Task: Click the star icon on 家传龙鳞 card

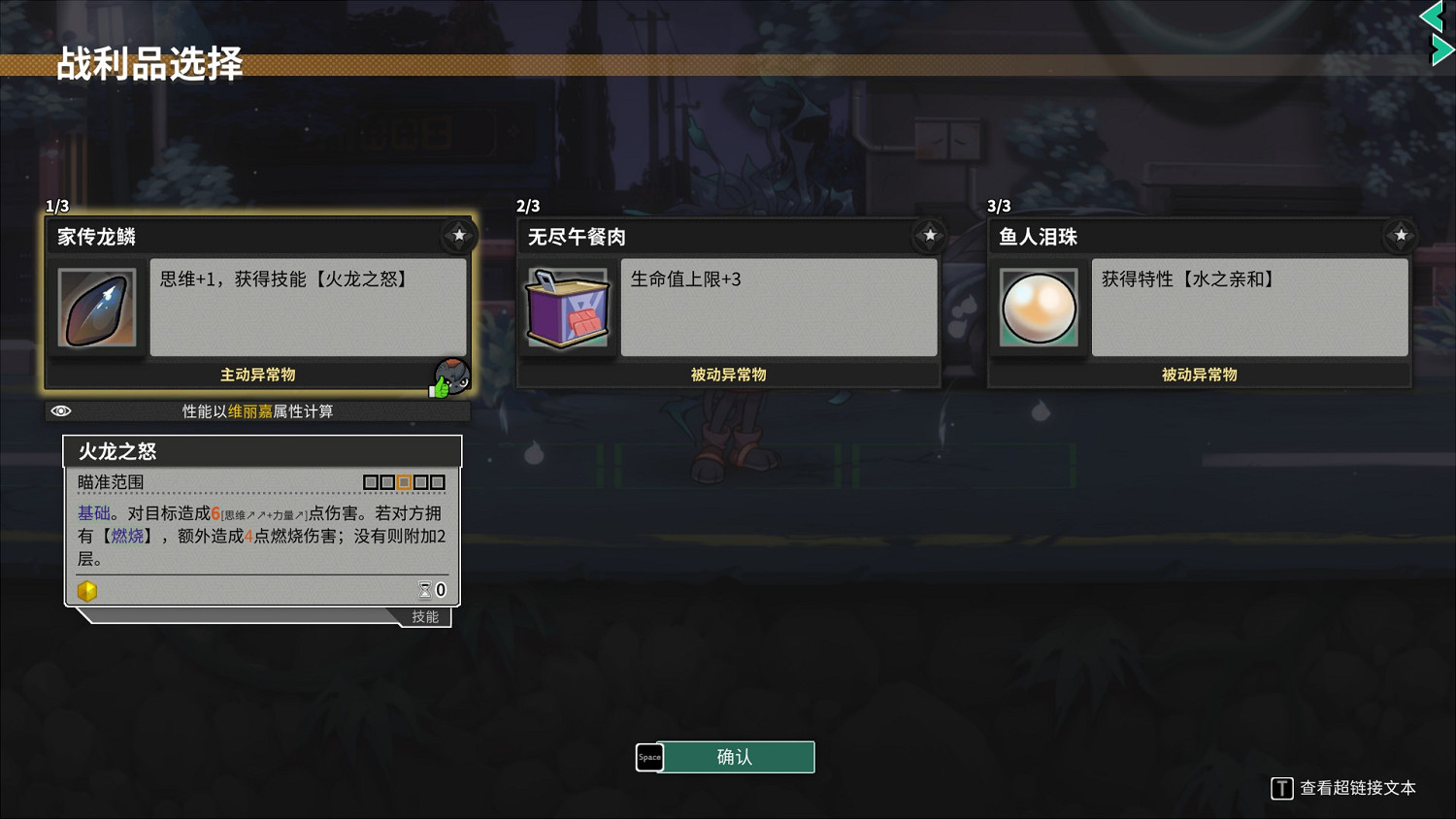Action: 459,235
